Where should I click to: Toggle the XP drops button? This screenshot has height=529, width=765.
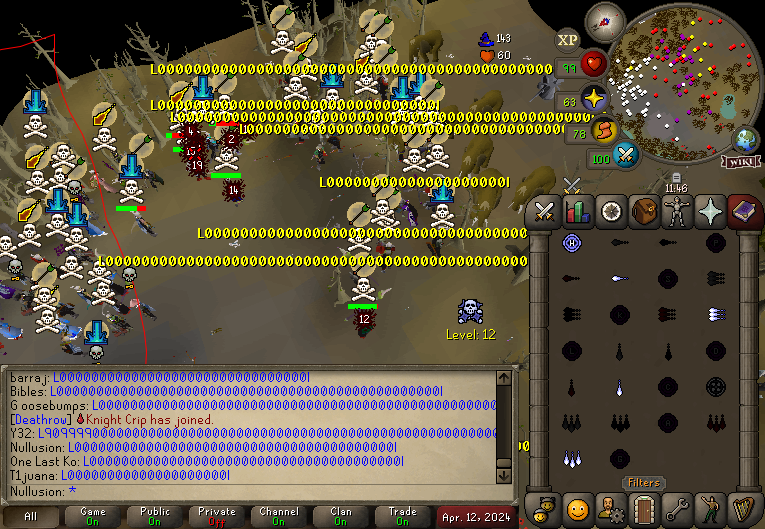point(568,40)
